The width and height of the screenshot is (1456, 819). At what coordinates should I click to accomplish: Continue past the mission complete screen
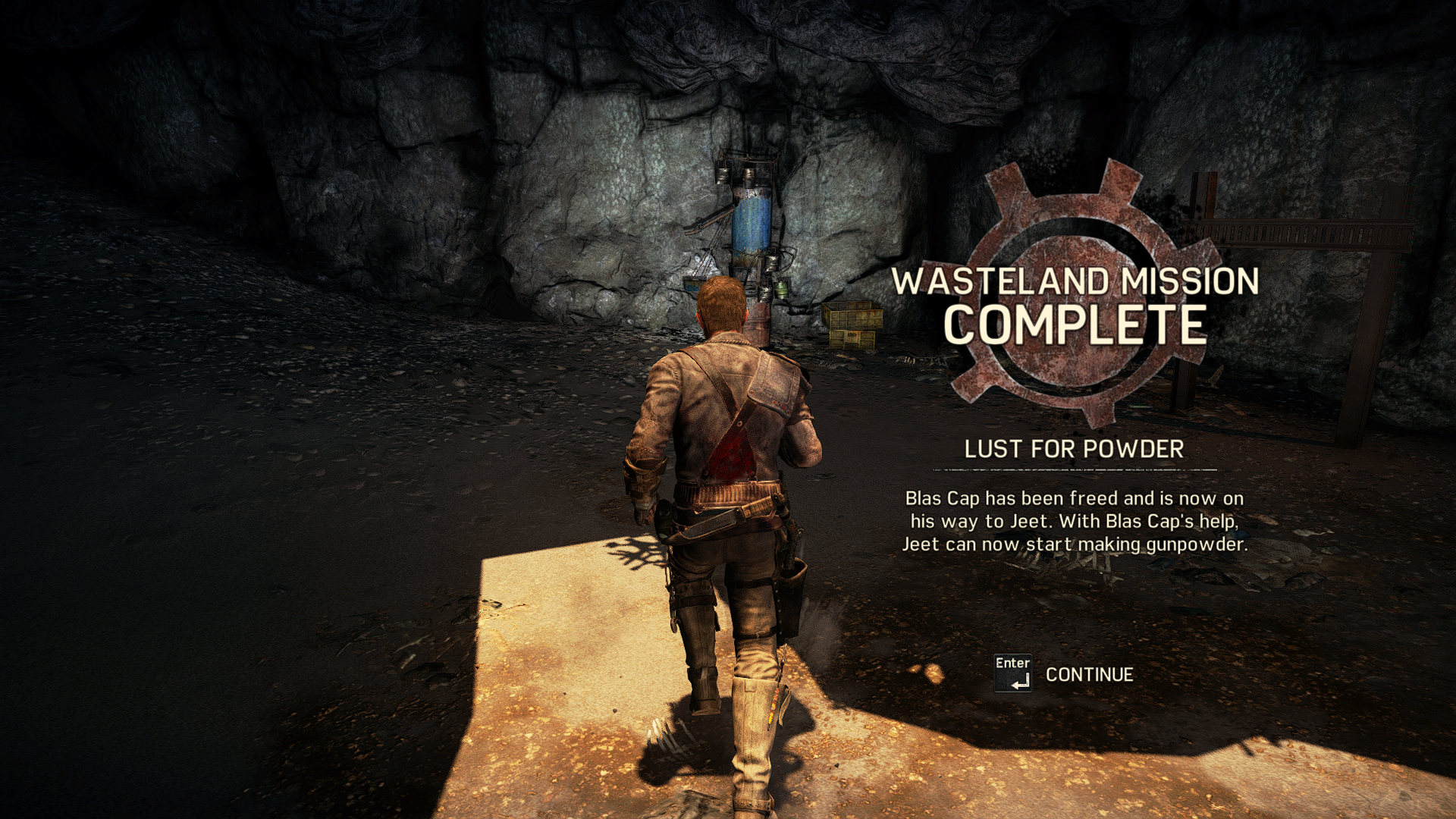pos(1088,674)
